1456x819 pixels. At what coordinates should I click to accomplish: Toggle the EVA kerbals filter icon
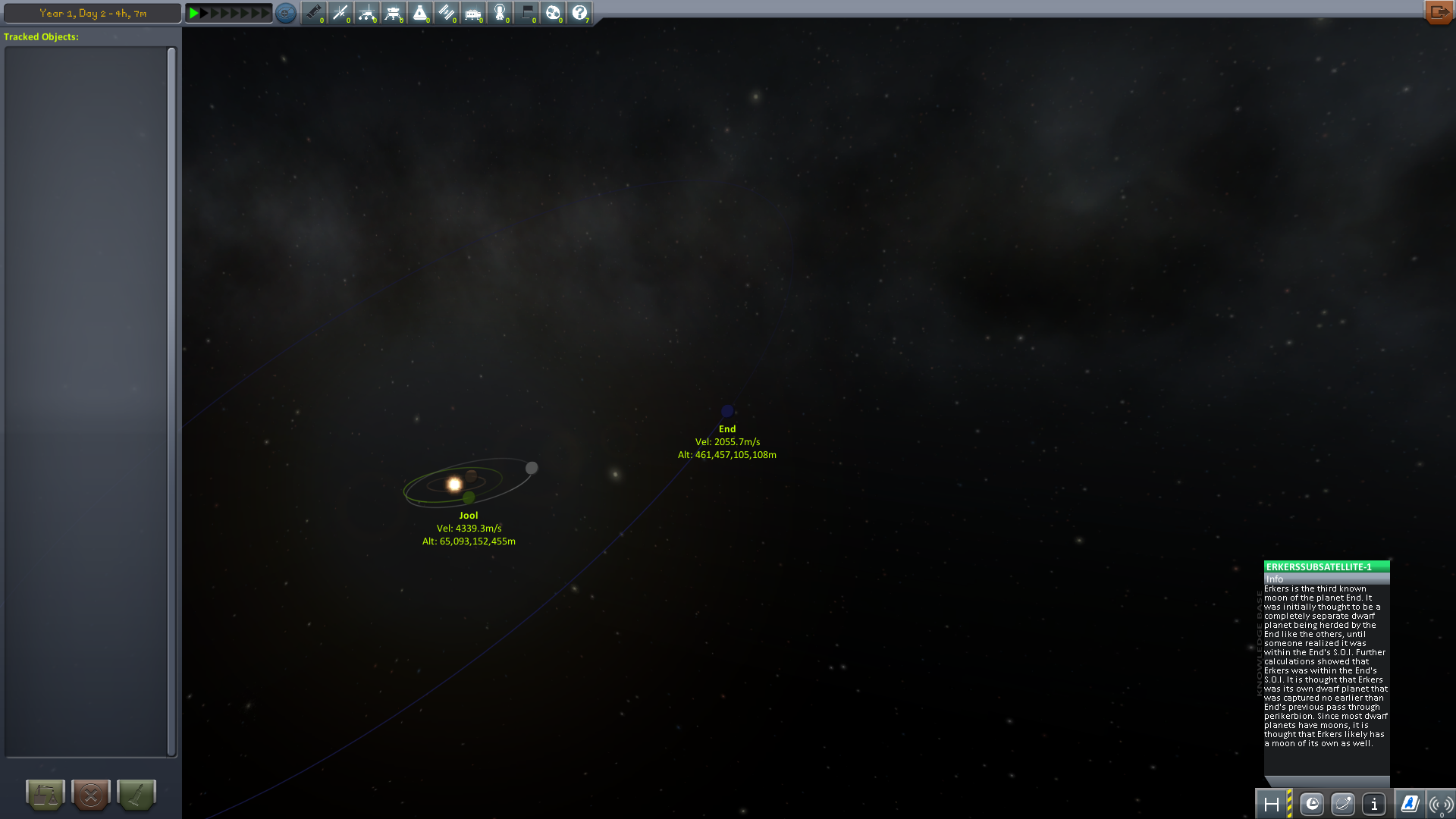pyautogui.click(x=500, y=13)
